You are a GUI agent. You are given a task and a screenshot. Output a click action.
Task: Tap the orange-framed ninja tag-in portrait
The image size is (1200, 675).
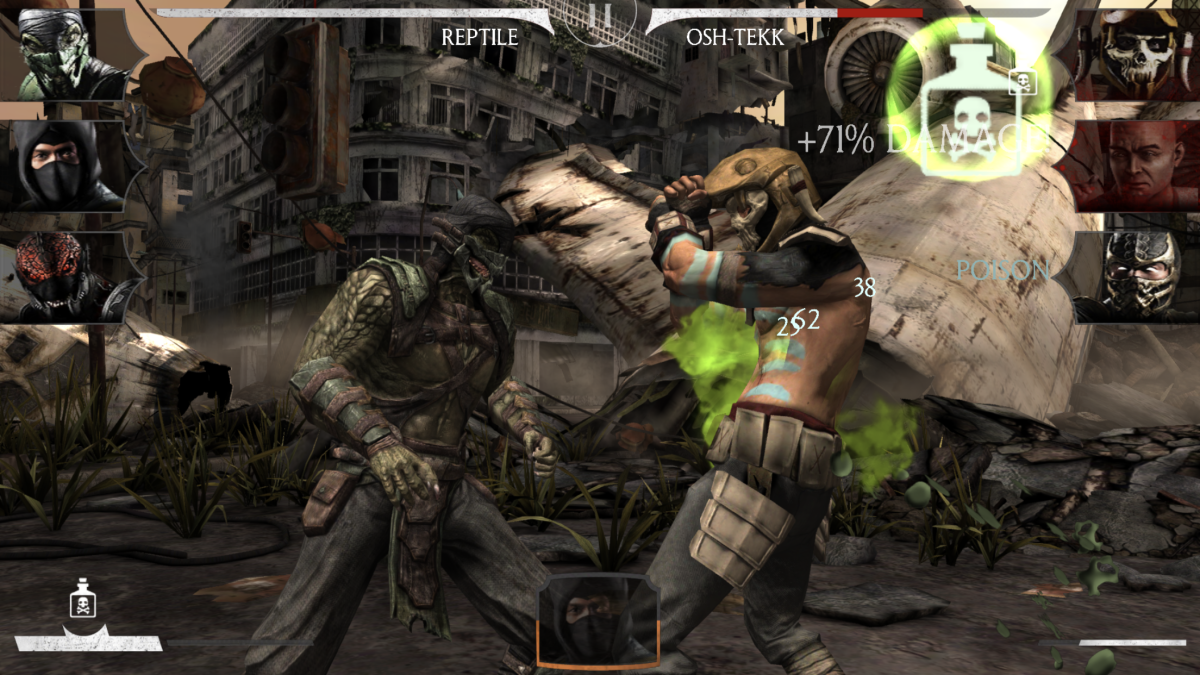click(x=598, y=620)
